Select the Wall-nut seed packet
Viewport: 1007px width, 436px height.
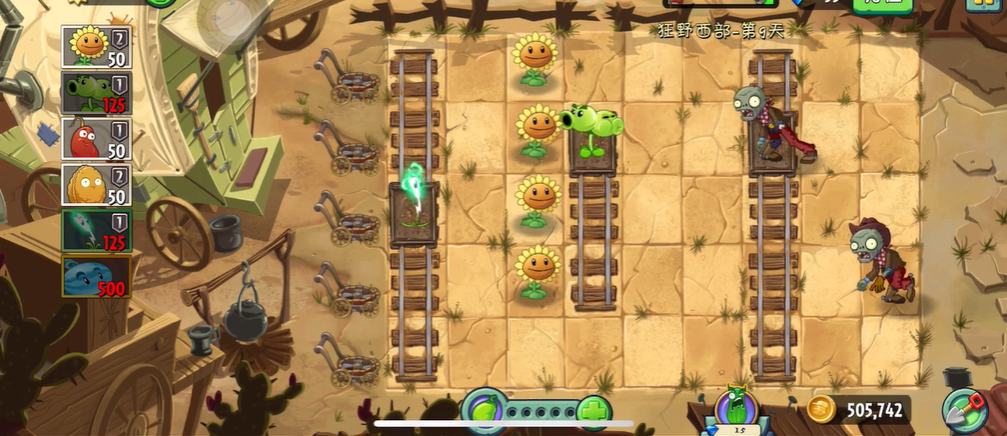(x=98, y=185)
